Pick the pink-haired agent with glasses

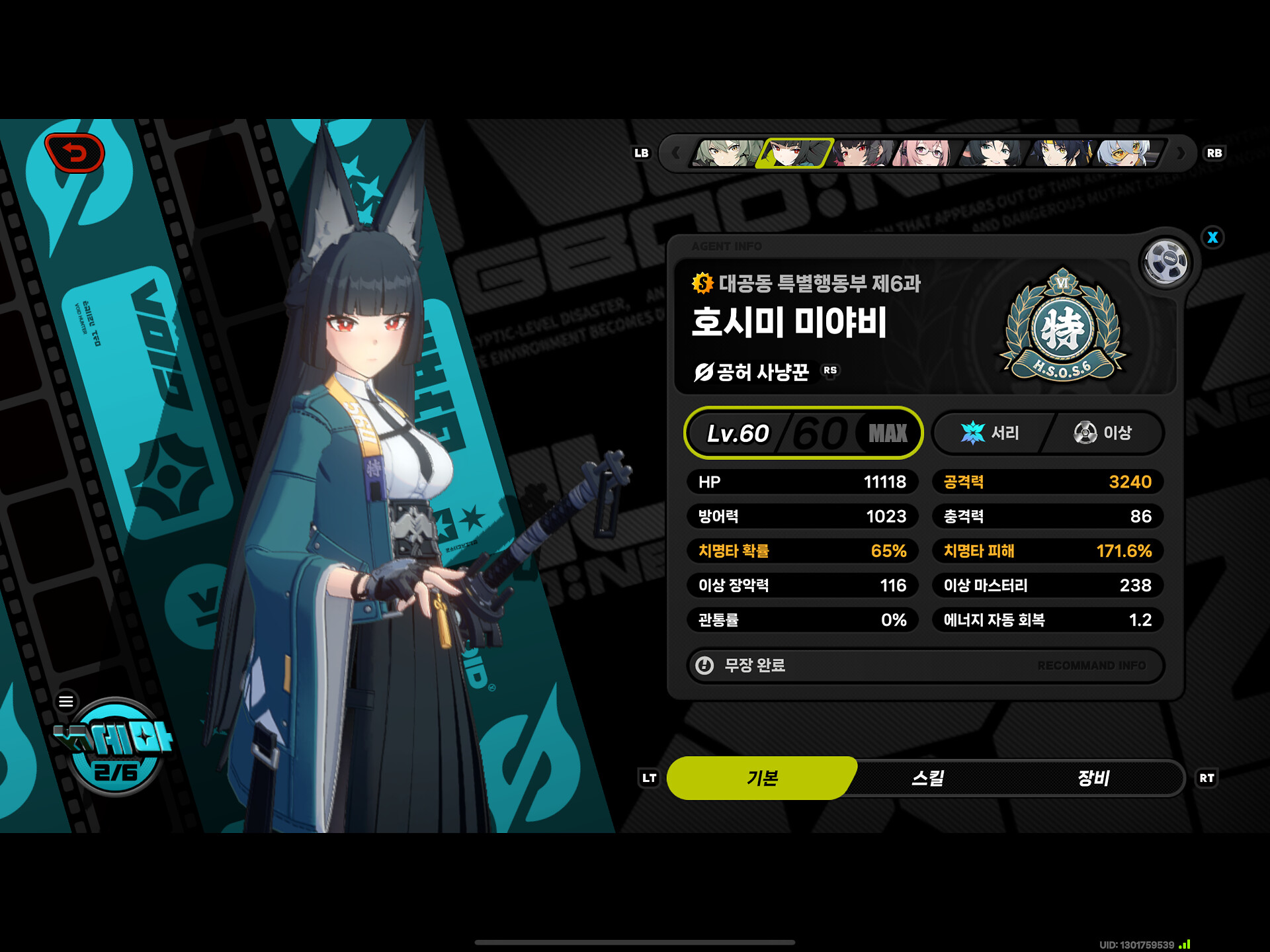(x=925, y=153)
